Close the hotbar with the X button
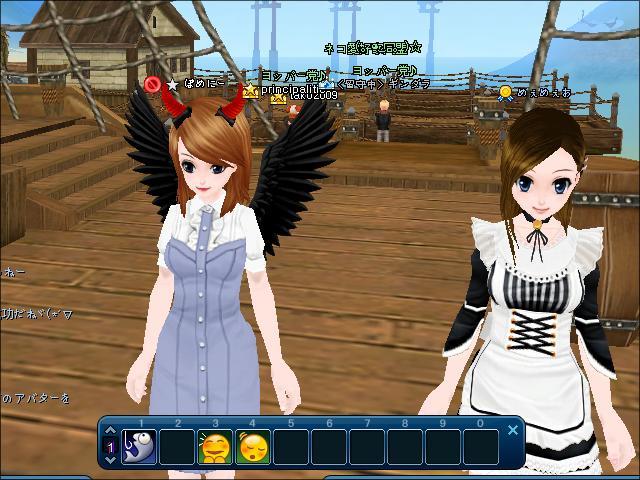The height and width of the screenshot is (480, 640). point(513,431)
